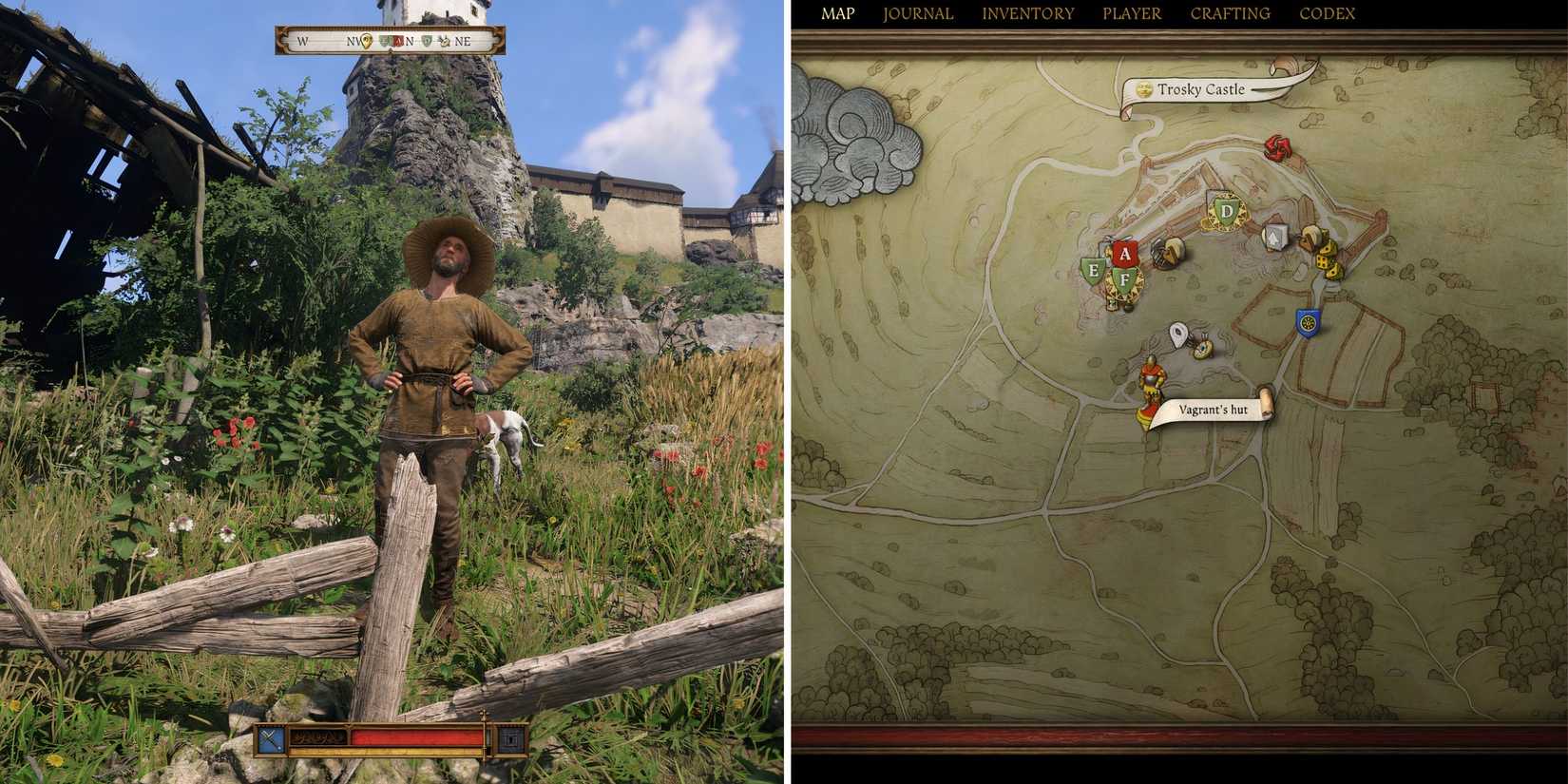Screen dimensions: 1568x784
Task: Click the helmet armorer marker on the map
Action: click(1167, 253)
